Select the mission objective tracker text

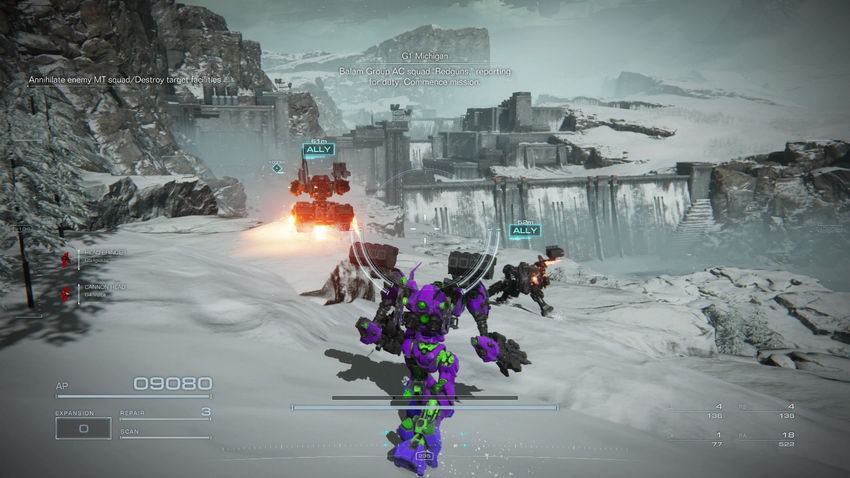pos(127,78)
